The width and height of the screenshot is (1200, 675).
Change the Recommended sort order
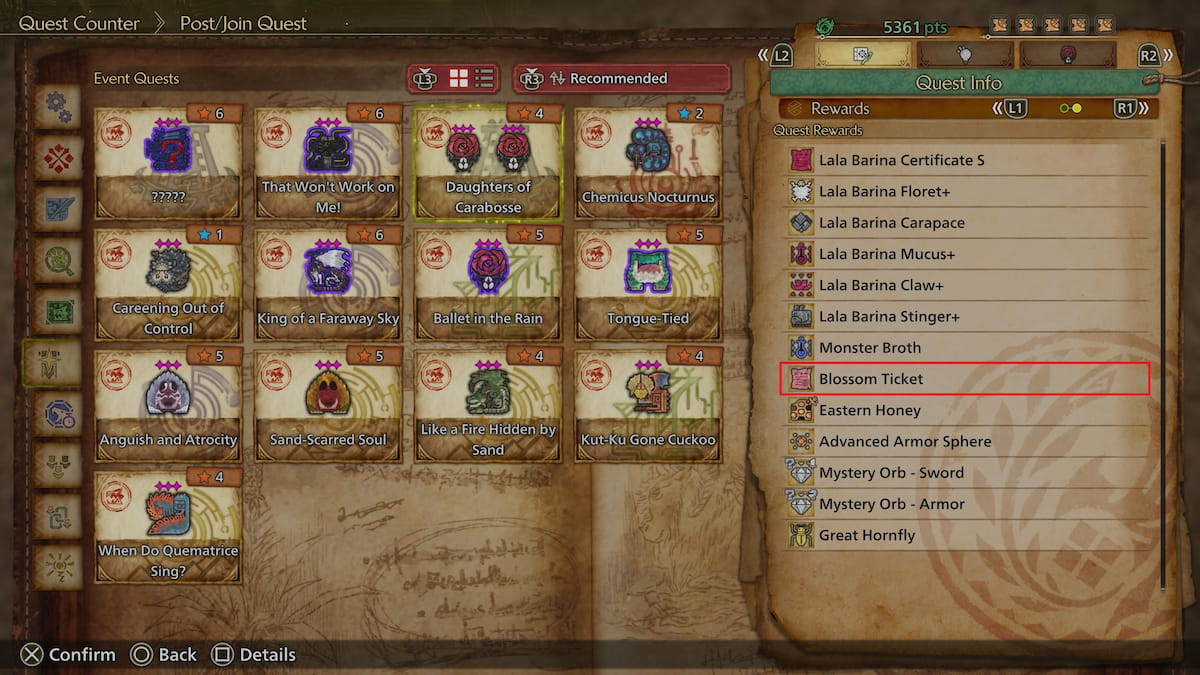[621, 78]
